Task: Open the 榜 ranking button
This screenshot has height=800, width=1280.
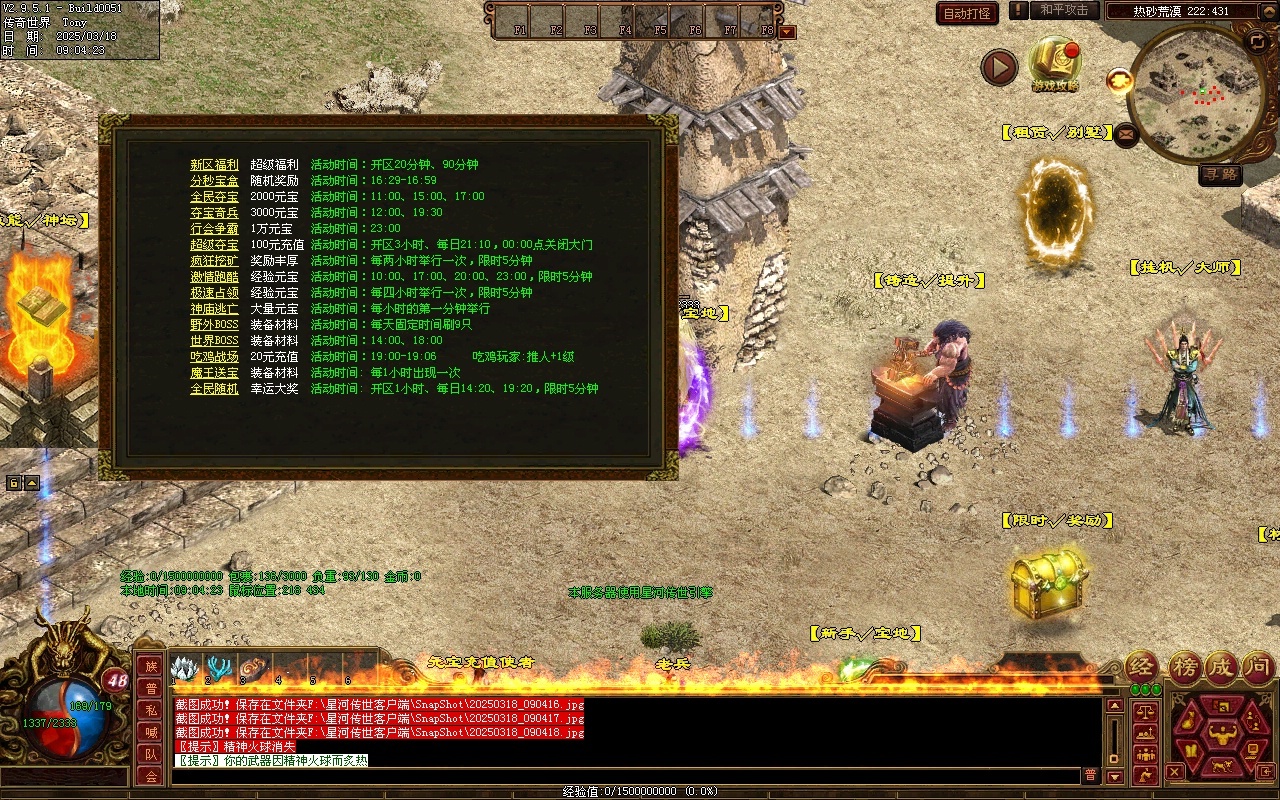Action: tap(1185, 667)
